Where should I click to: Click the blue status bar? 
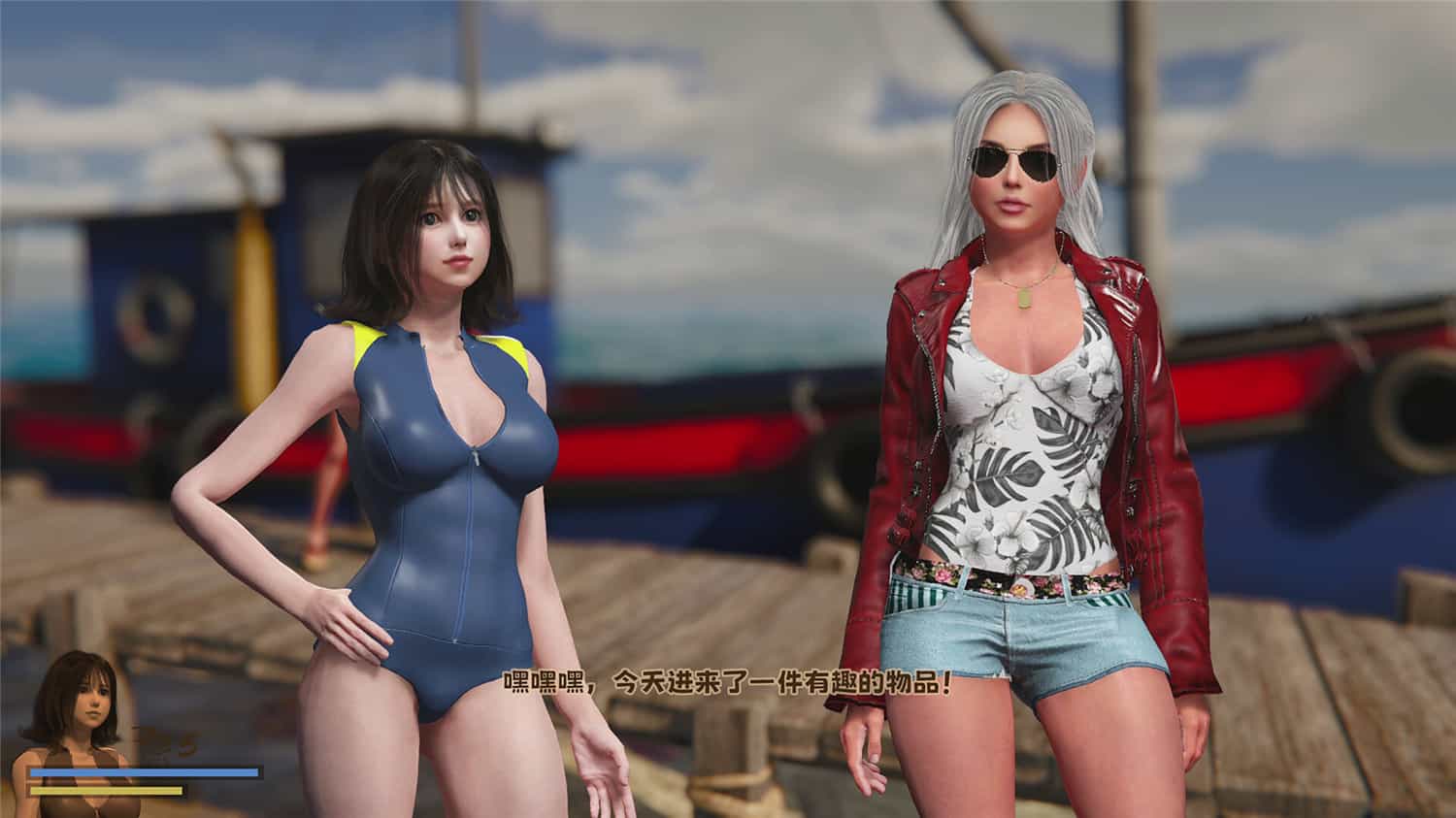(146, 771)
